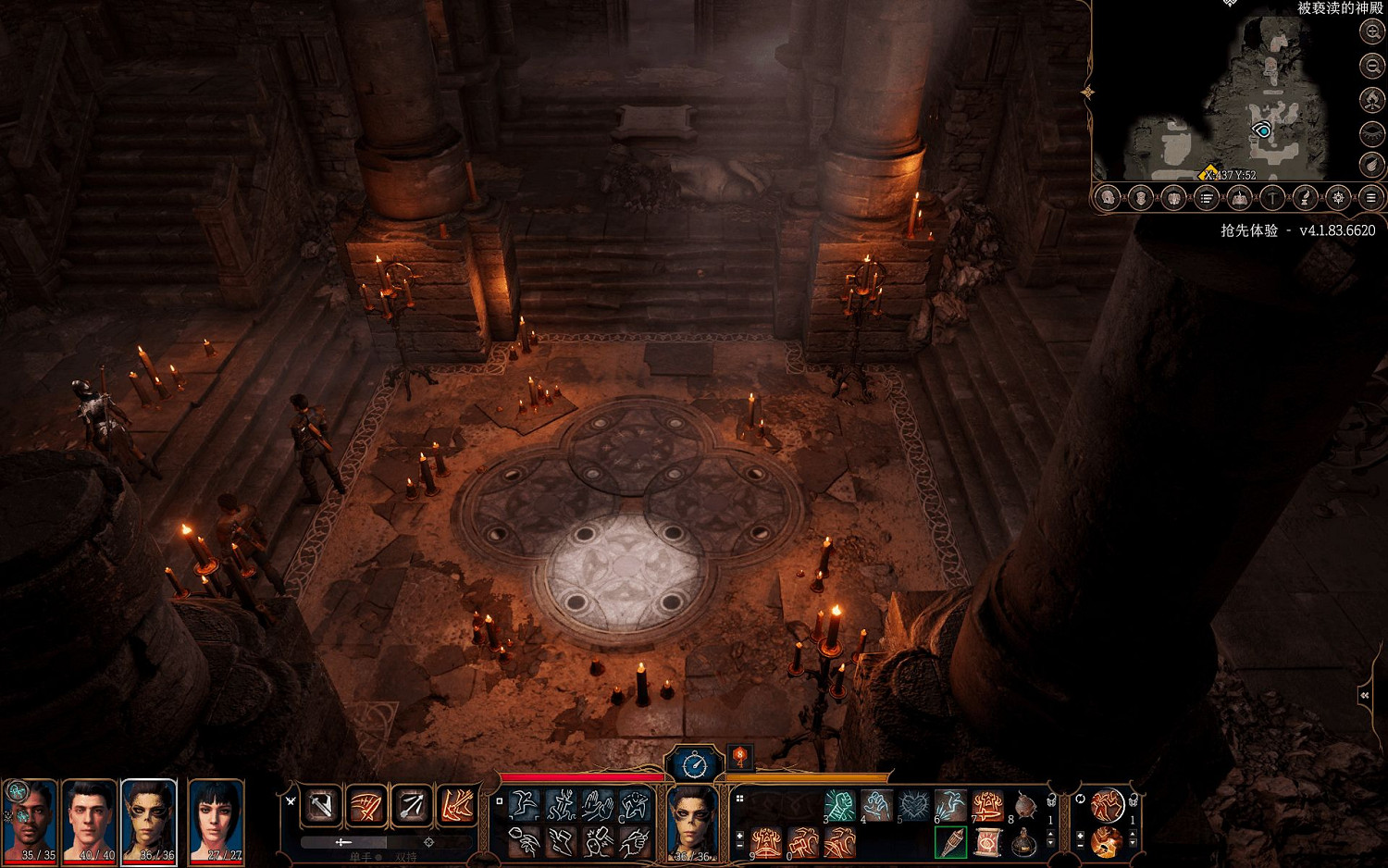The width and height of the screenshot is (1388, 868).
Task: Use the scroll with eye symbol
Action: [x=987, y=842]
